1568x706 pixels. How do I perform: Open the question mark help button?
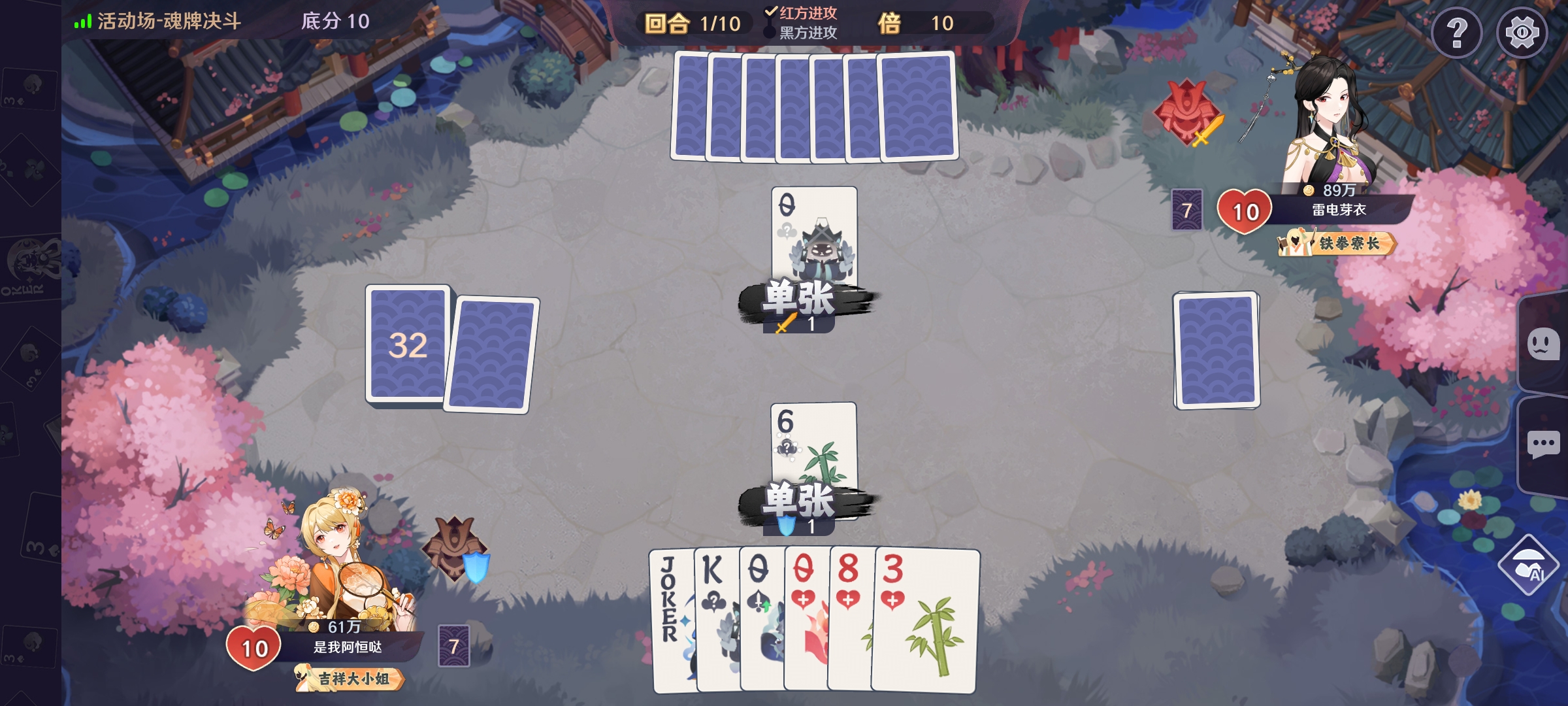point(1456,33)
